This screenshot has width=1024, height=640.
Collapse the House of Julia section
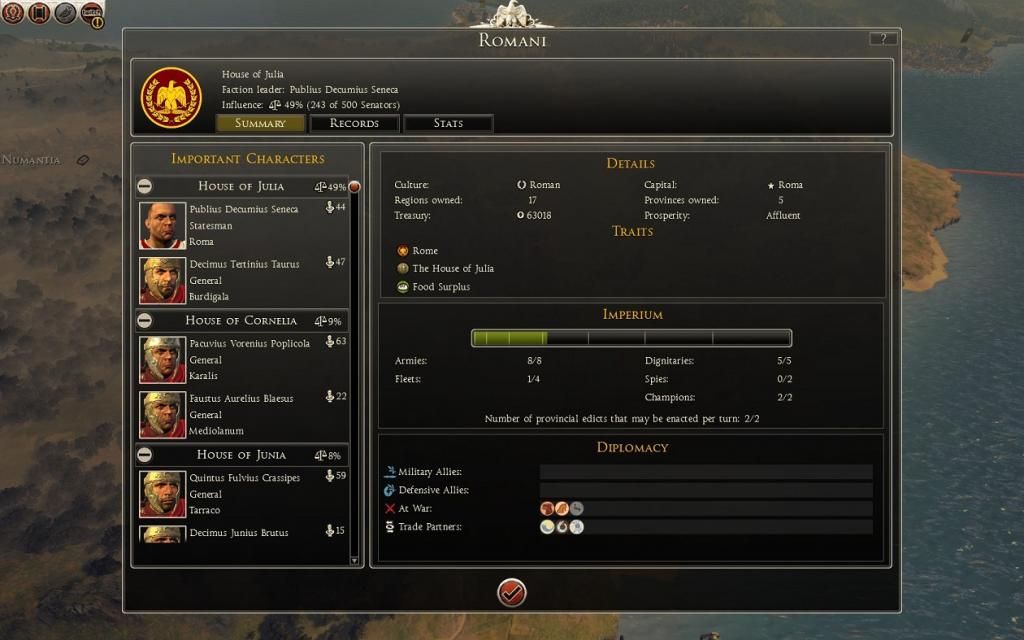(x=145, y=186)
